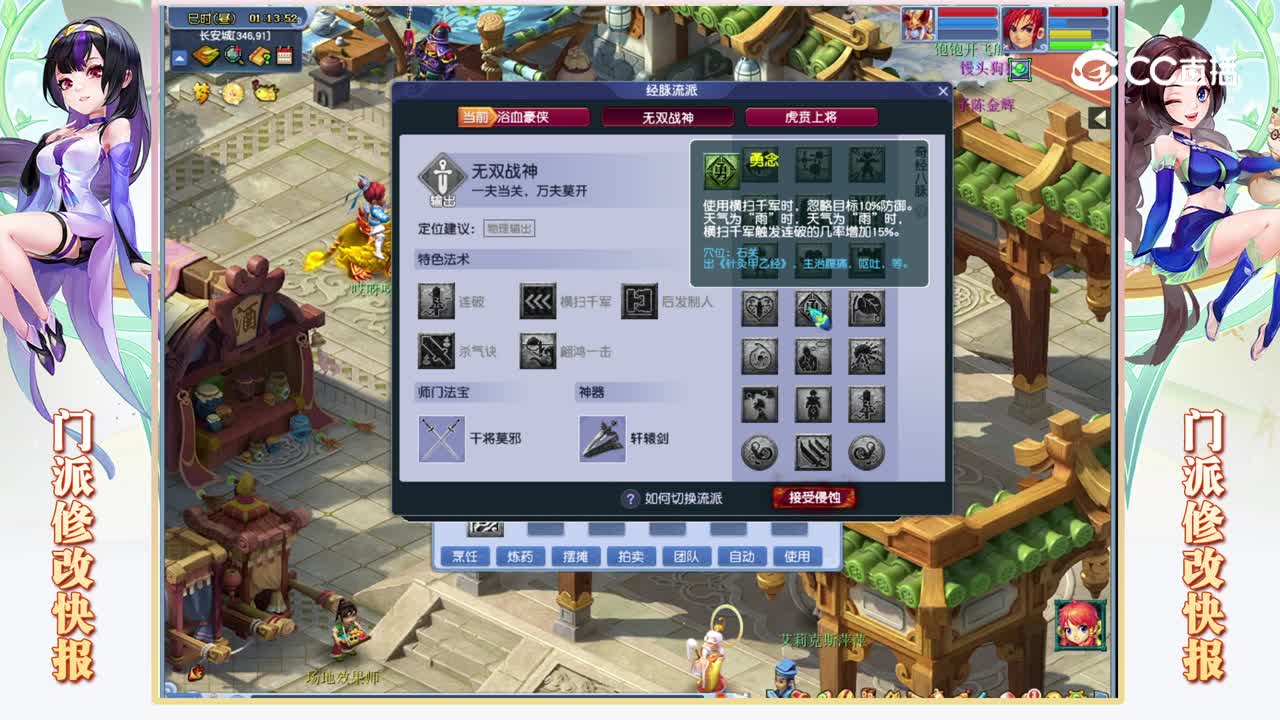
Task: Click the magnifier search icon near the minimap
Action: (232, 57)
